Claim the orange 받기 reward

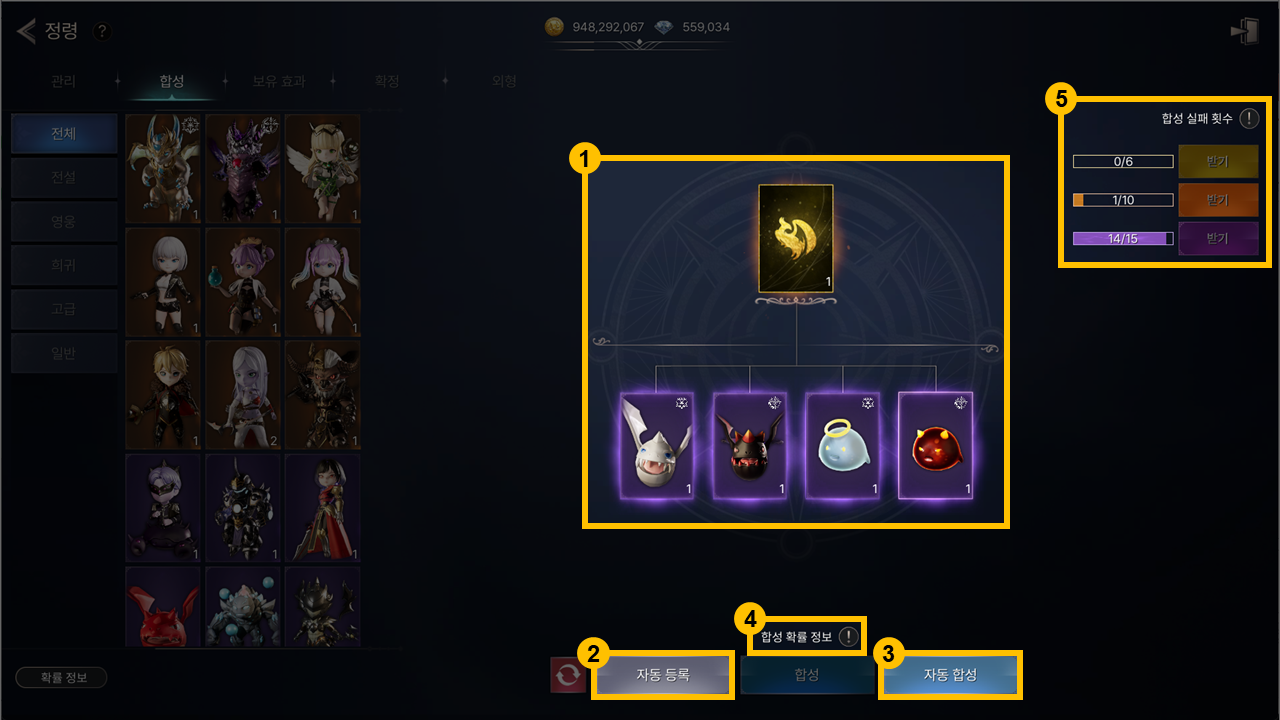pos(1217,200)
